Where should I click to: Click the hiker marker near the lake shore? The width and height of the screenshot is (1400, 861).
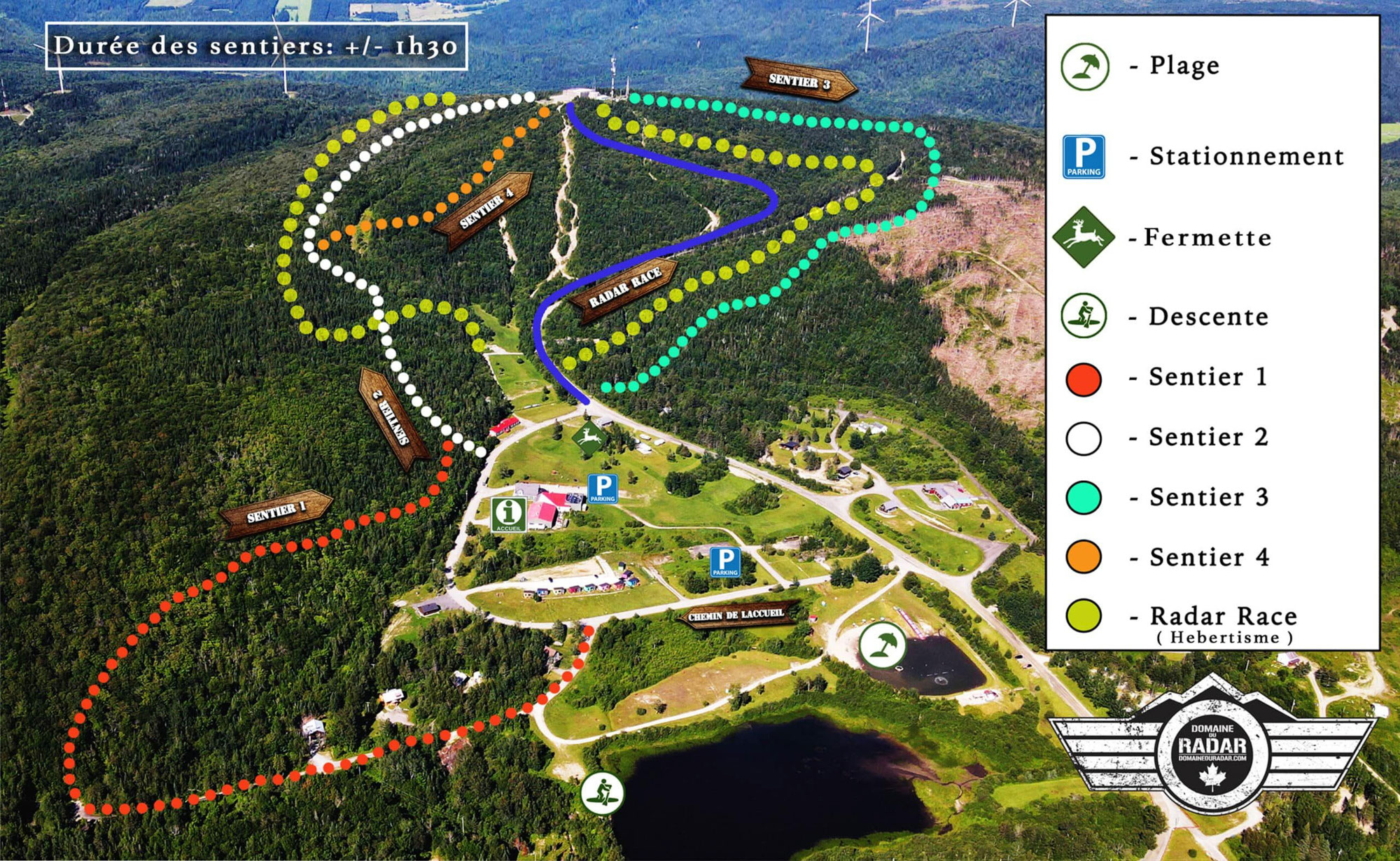point(602,793)
